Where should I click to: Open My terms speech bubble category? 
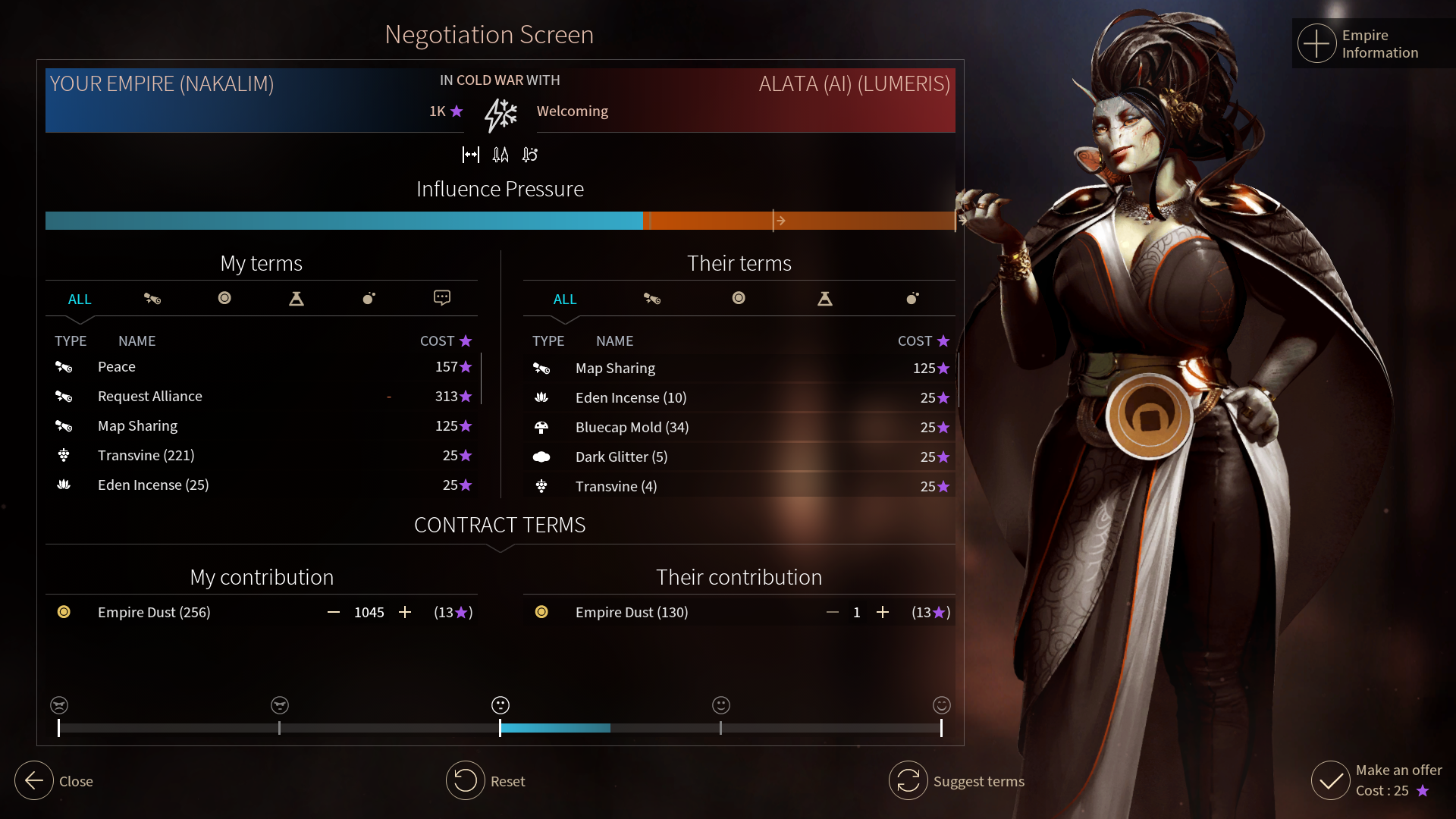coord(442,298)
